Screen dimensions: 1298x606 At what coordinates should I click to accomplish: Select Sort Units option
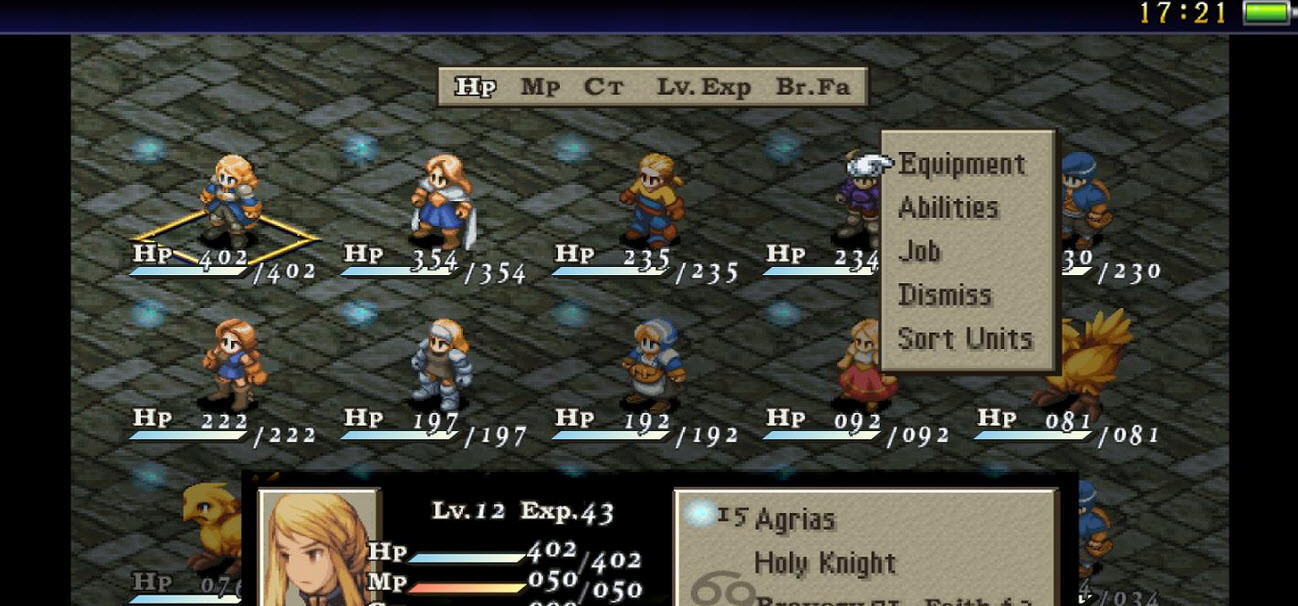(x=964, y=339)
